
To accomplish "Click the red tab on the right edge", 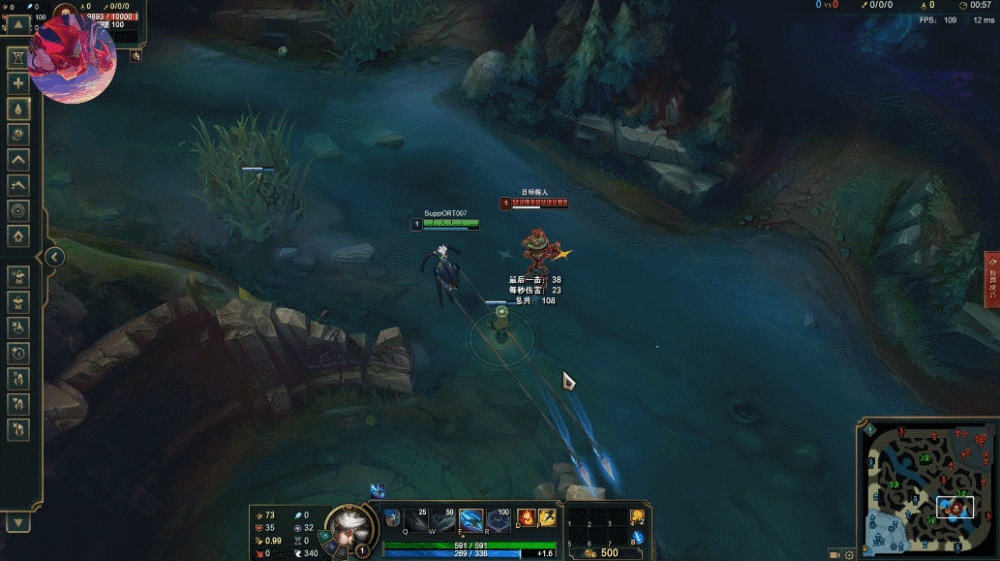I will click(992, 277).
